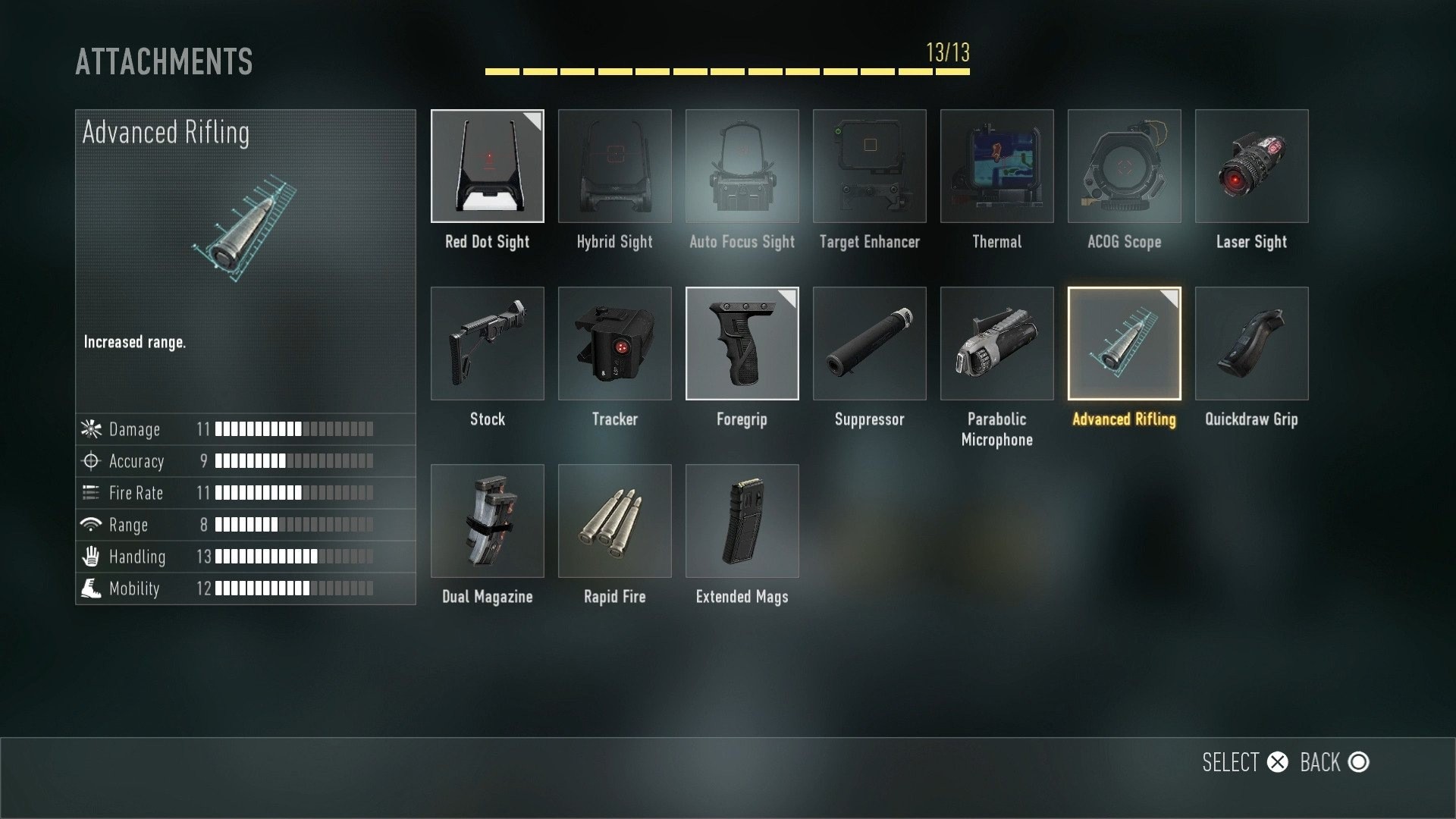The width and height of the screenshot is (1456, 819).
Task: Select the ACOG Scope
Action: click(x=1124, y=166)
